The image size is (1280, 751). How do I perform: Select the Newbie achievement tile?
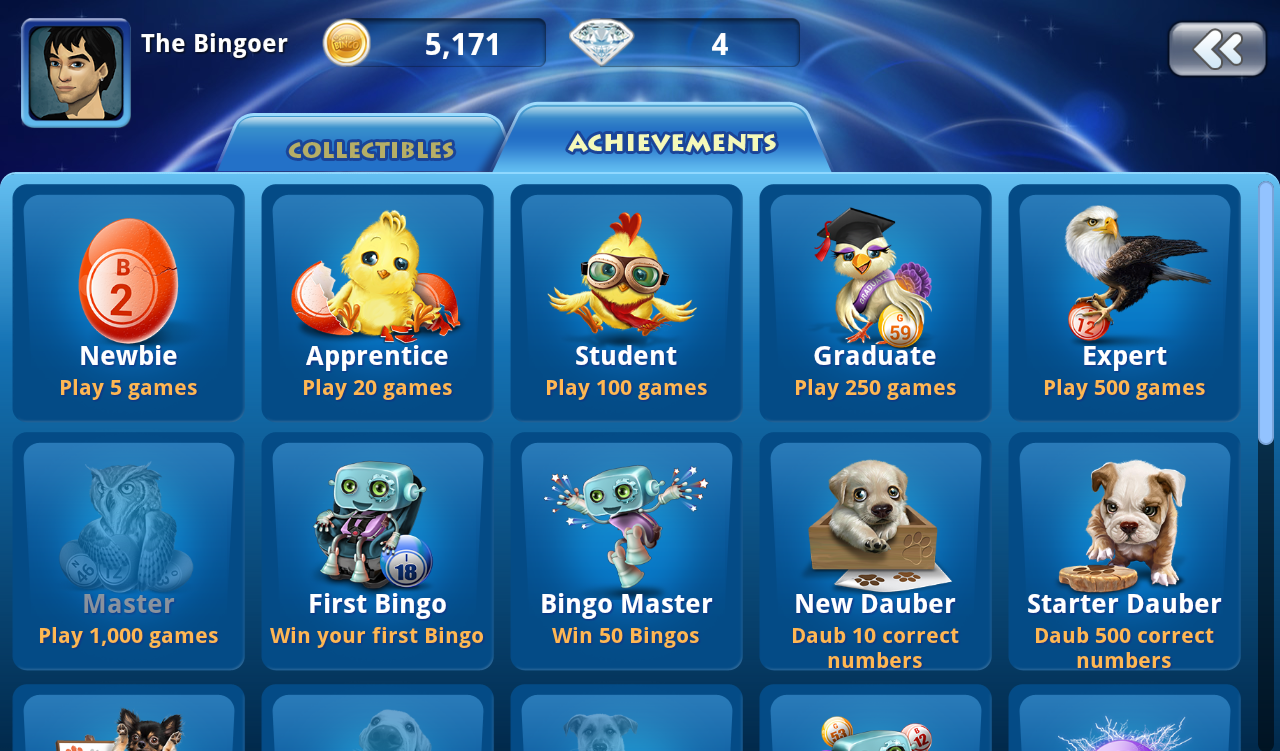click(128, 302)
